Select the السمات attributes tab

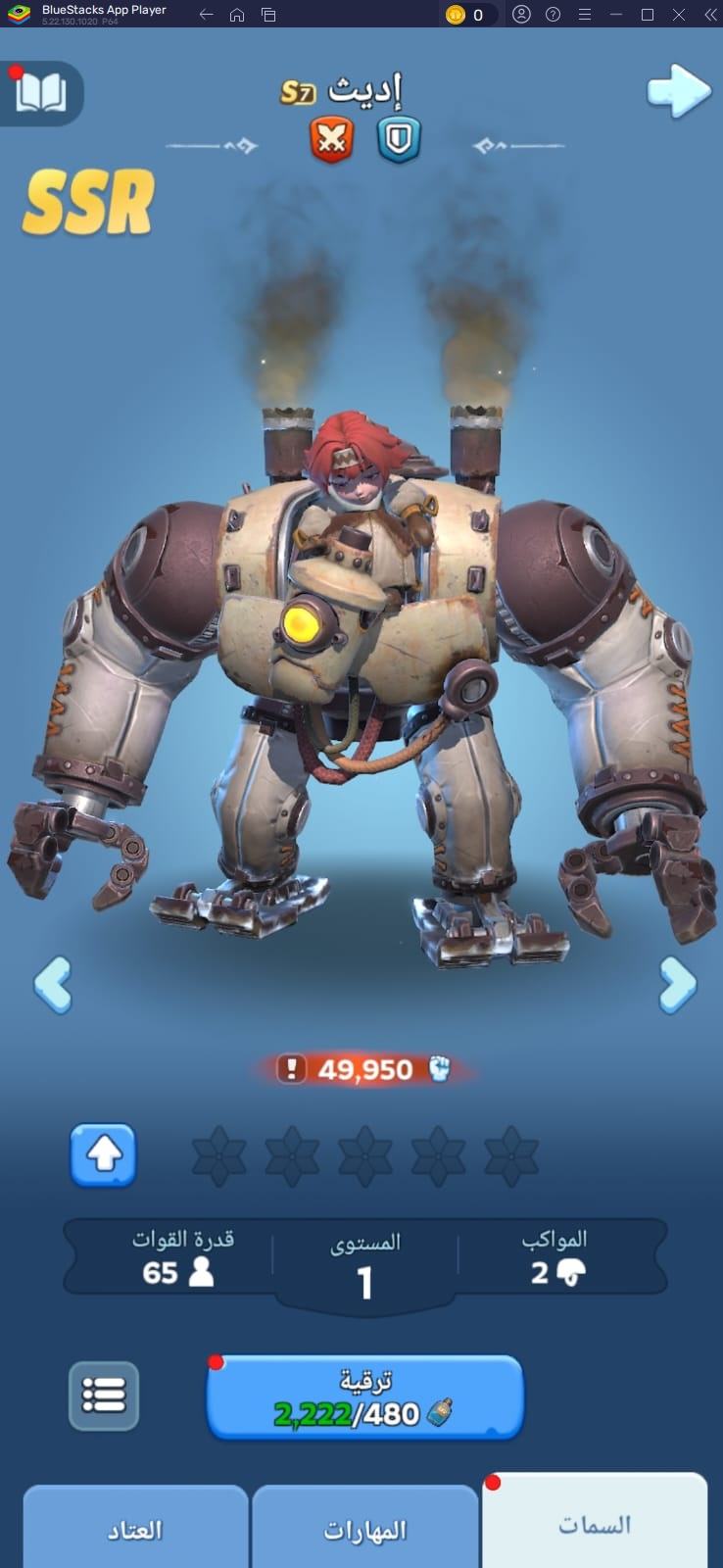click(x=595, y=1524)
